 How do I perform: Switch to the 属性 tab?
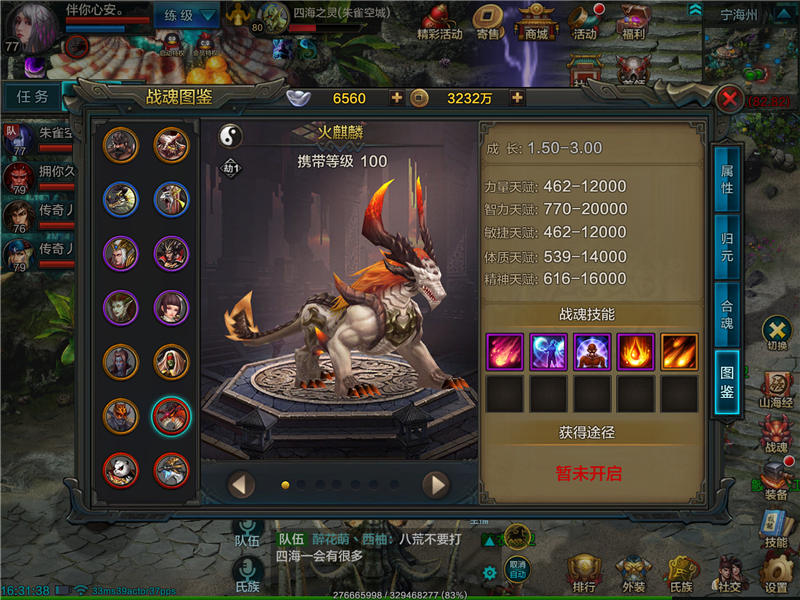(x=727, y=180)
